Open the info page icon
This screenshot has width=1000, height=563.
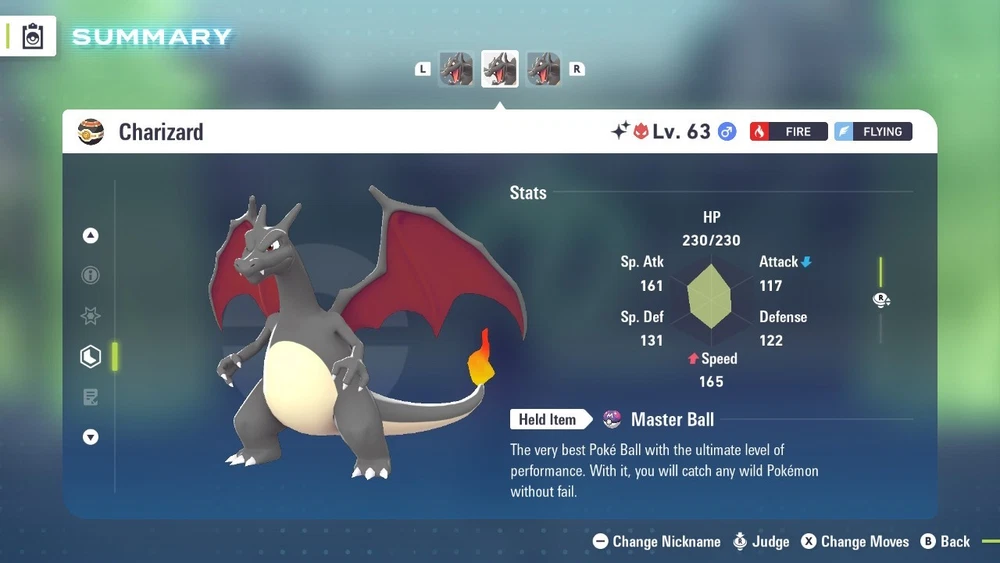(x=91, y=276)
